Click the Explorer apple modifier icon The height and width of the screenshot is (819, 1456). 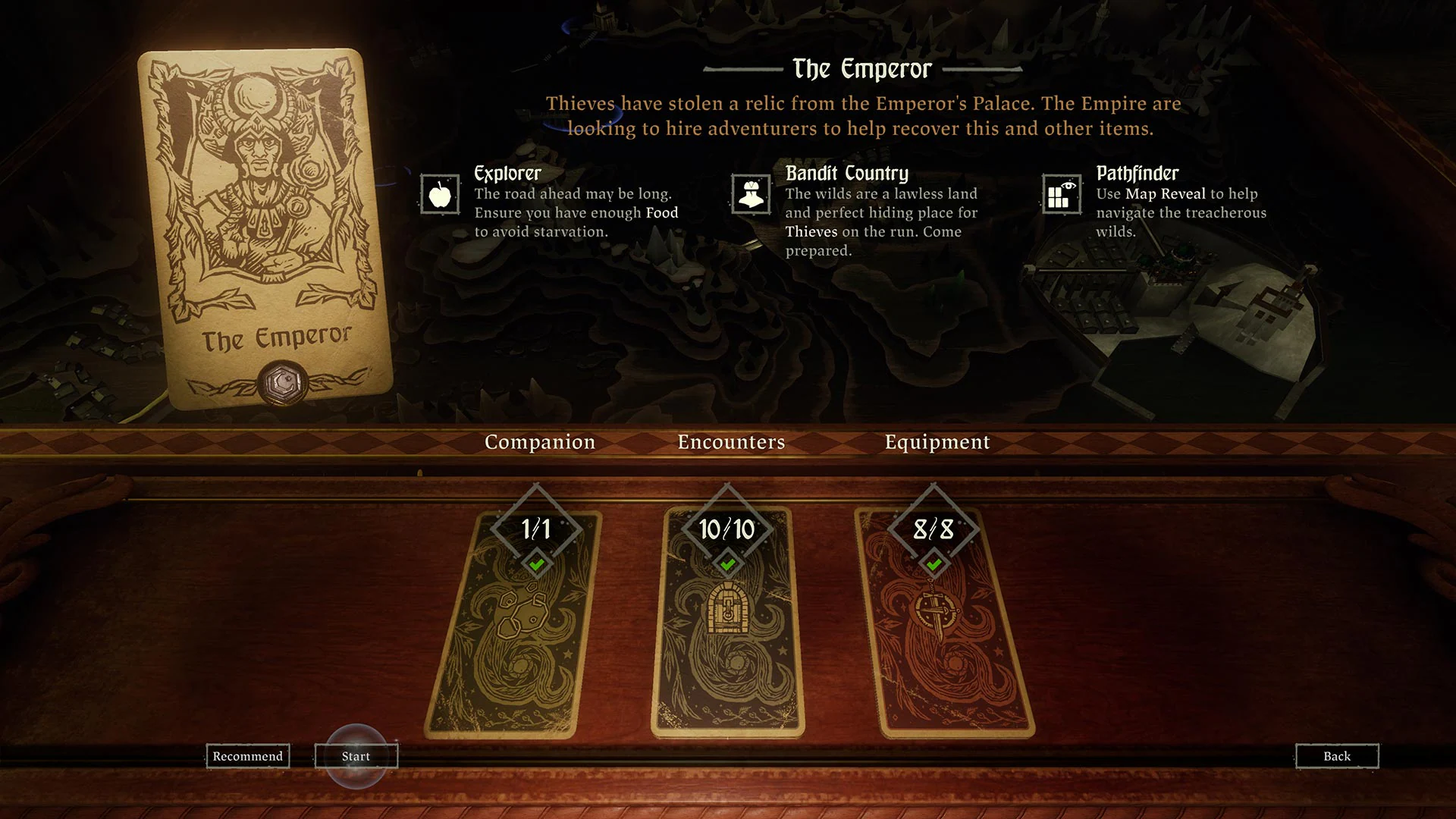[442, 195]
